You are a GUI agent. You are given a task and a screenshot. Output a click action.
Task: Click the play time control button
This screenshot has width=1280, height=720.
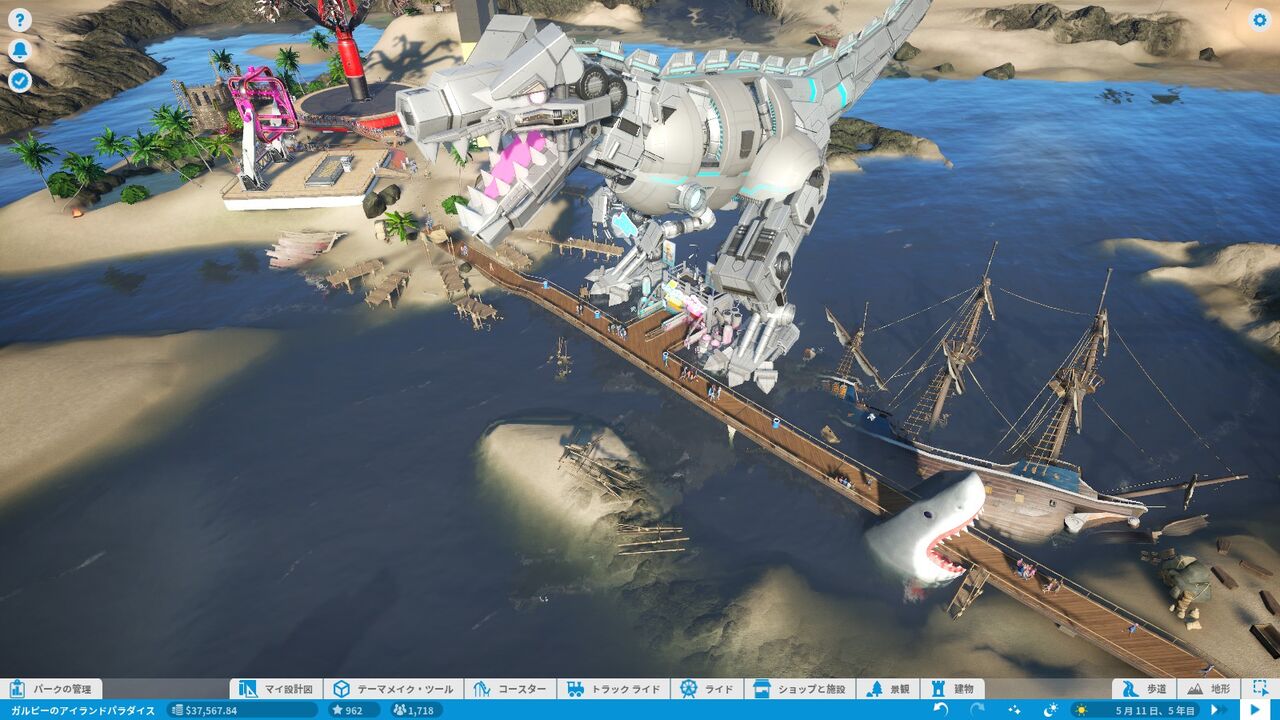coord(1255,710)
